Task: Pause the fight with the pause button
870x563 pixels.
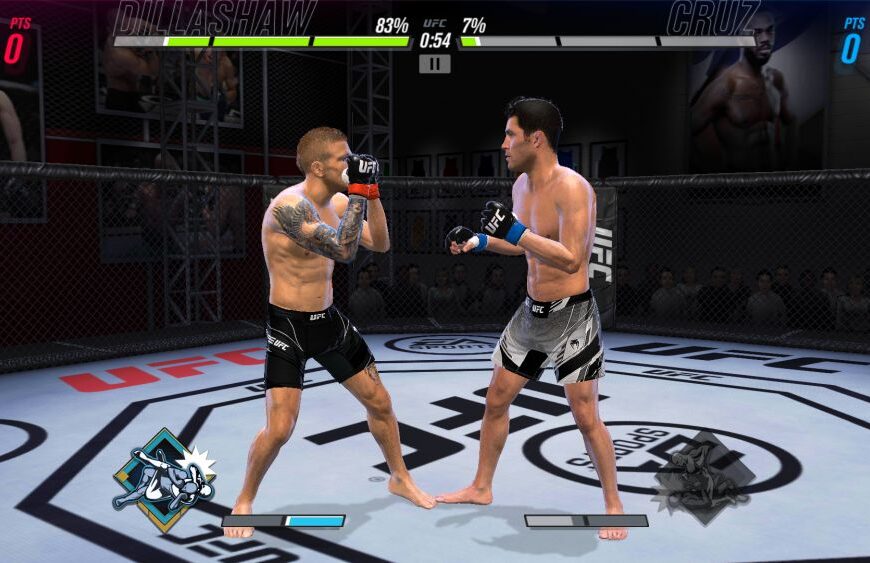Action: (x=434, y=64)
